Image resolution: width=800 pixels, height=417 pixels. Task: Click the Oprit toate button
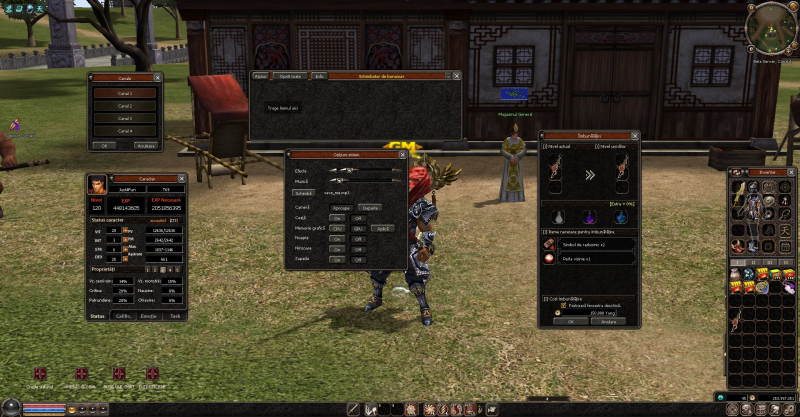290,75
